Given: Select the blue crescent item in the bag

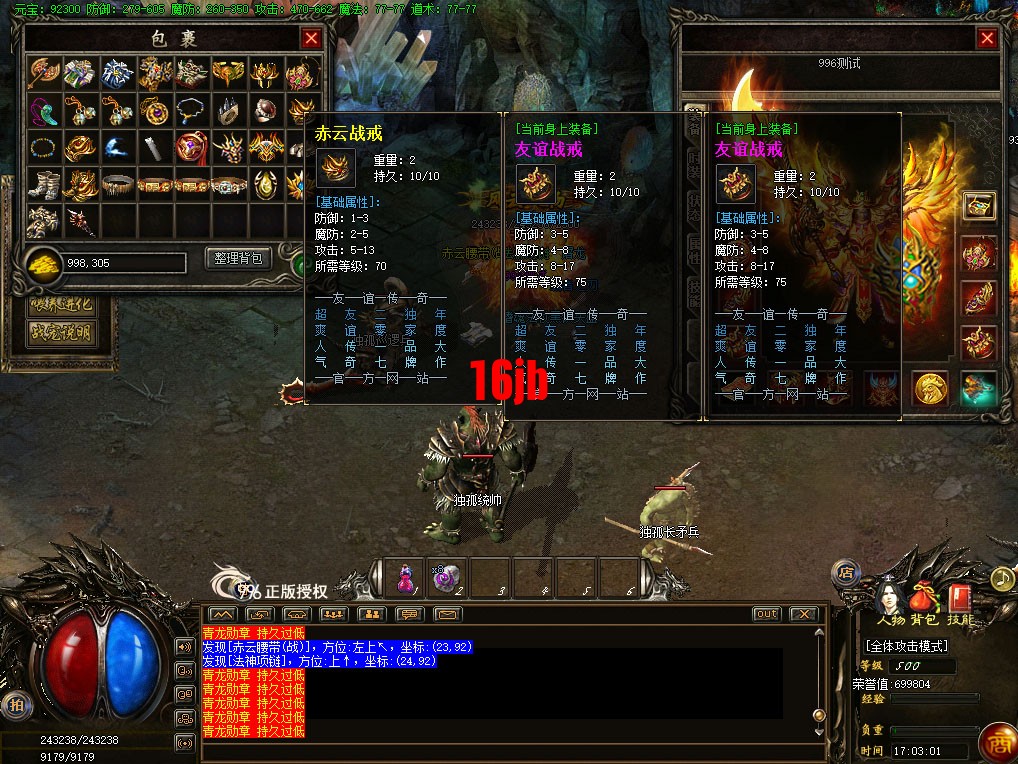Looking at the screenshot, I should click(x=117, y=148).
